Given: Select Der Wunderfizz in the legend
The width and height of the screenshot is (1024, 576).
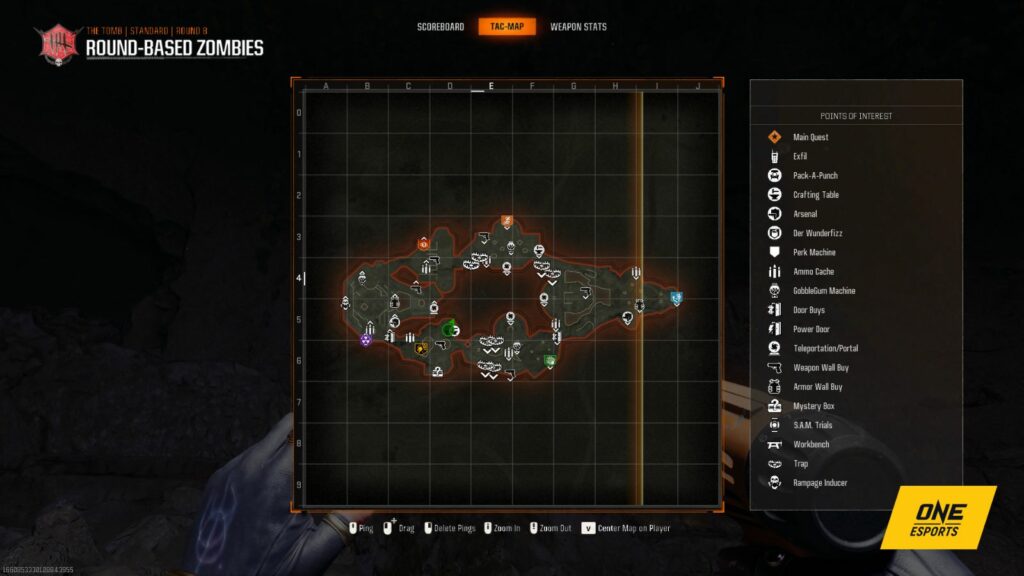Looking at the screenshot, I should 815,233.
